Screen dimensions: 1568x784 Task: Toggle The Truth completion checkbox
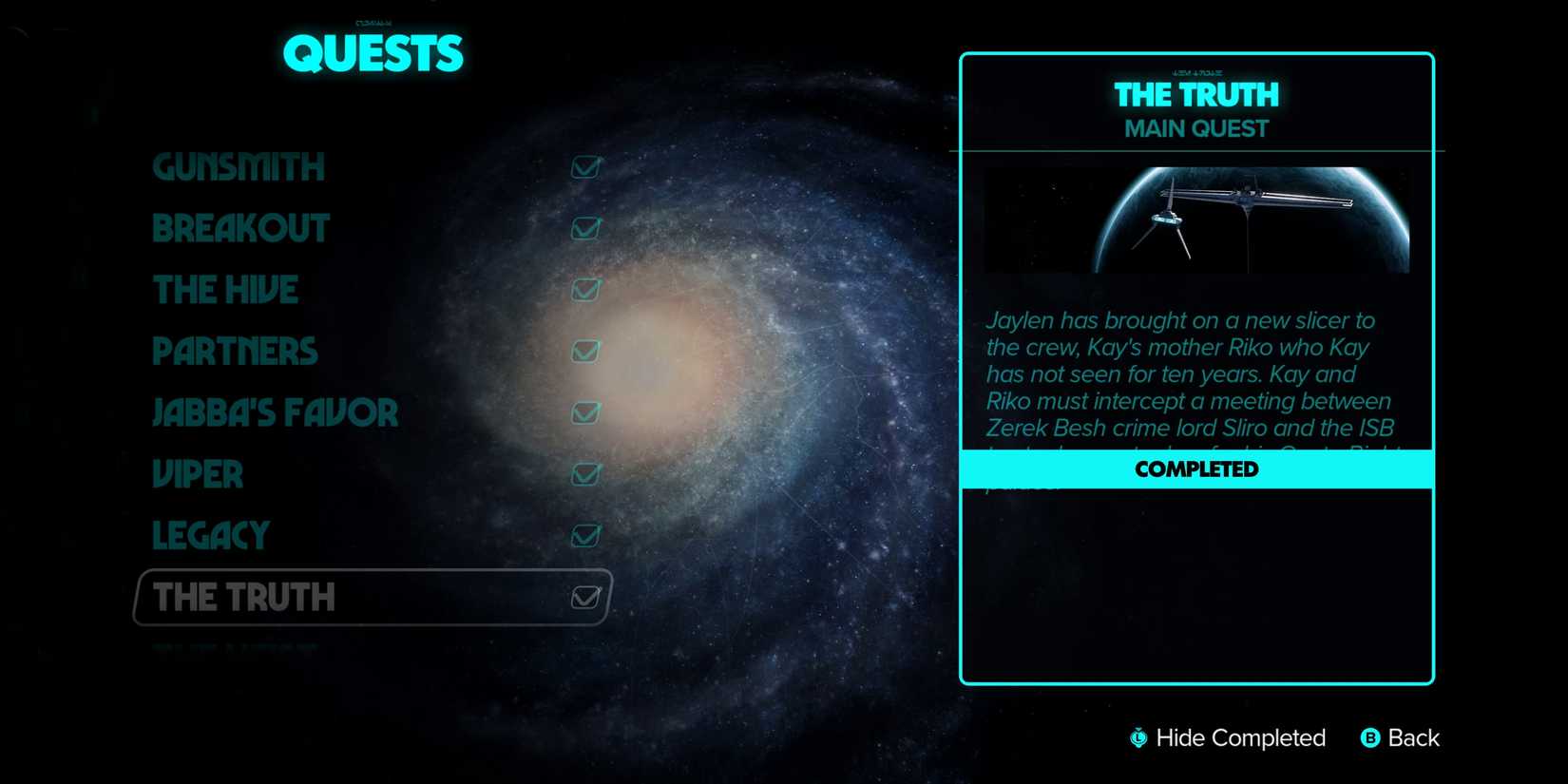584,597
